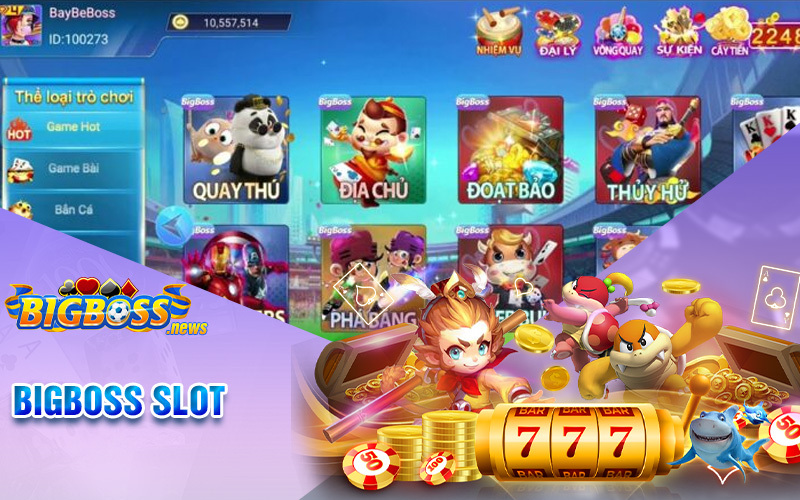Select the Game Hot category
Screen dimensions: 800x500
tap(72, 128)
